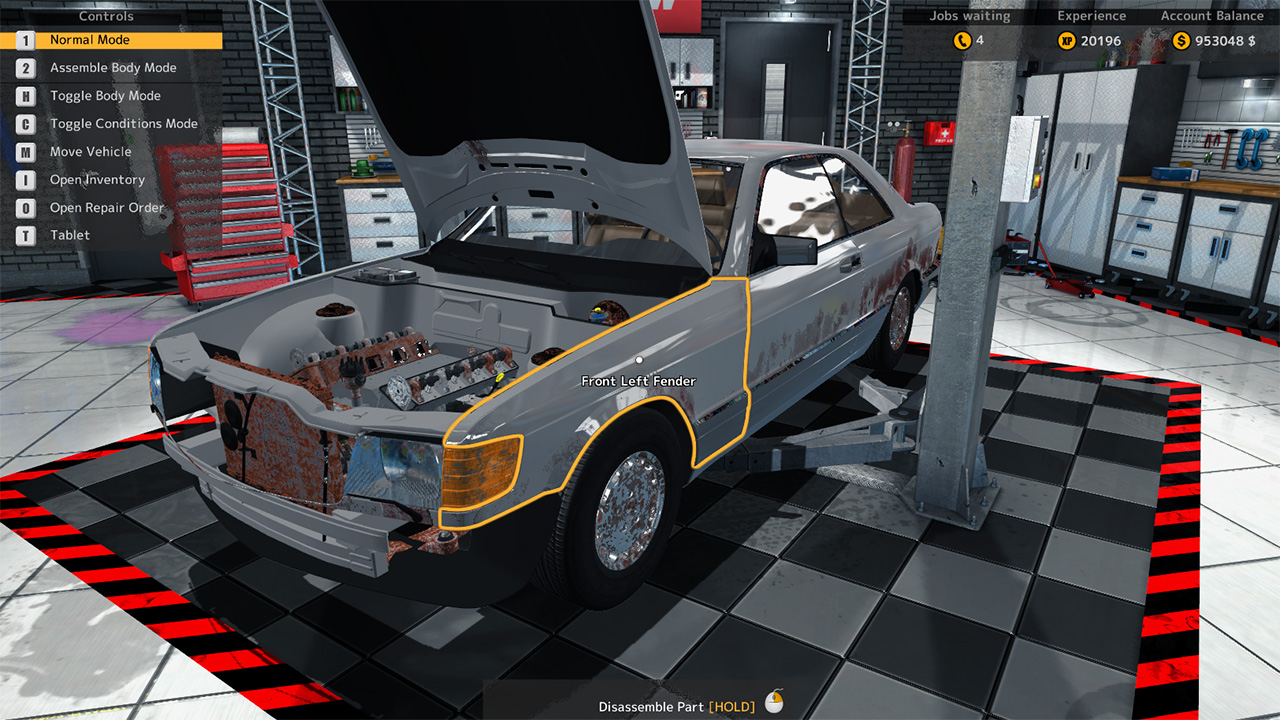Choose Open Repair Order from the Controls menu
The height and width of the screenshot is (720, 1280).
[106, 207]
